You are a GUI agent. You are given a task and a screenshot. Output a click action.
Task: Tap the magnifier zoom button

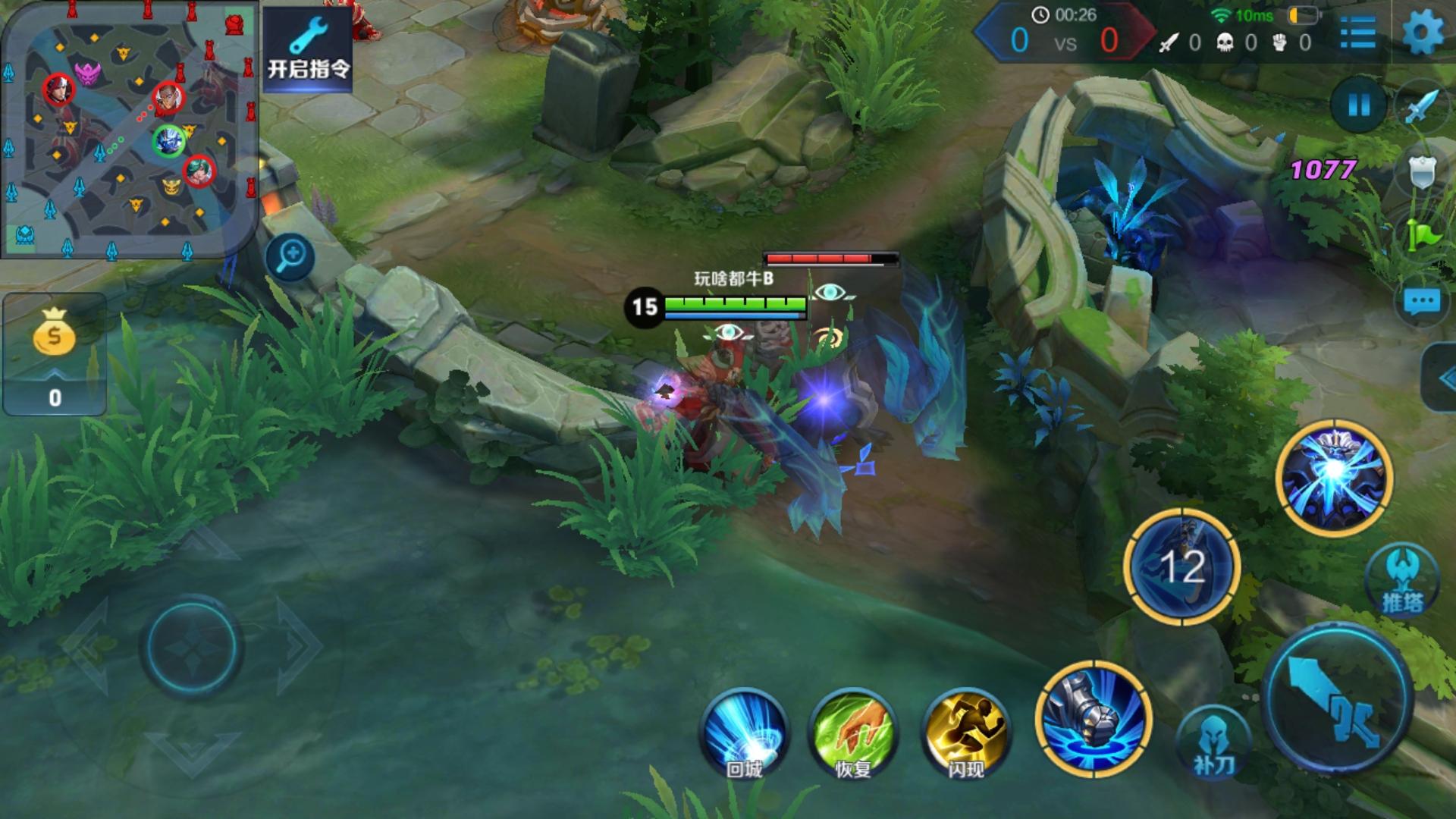tap(290, 256)
